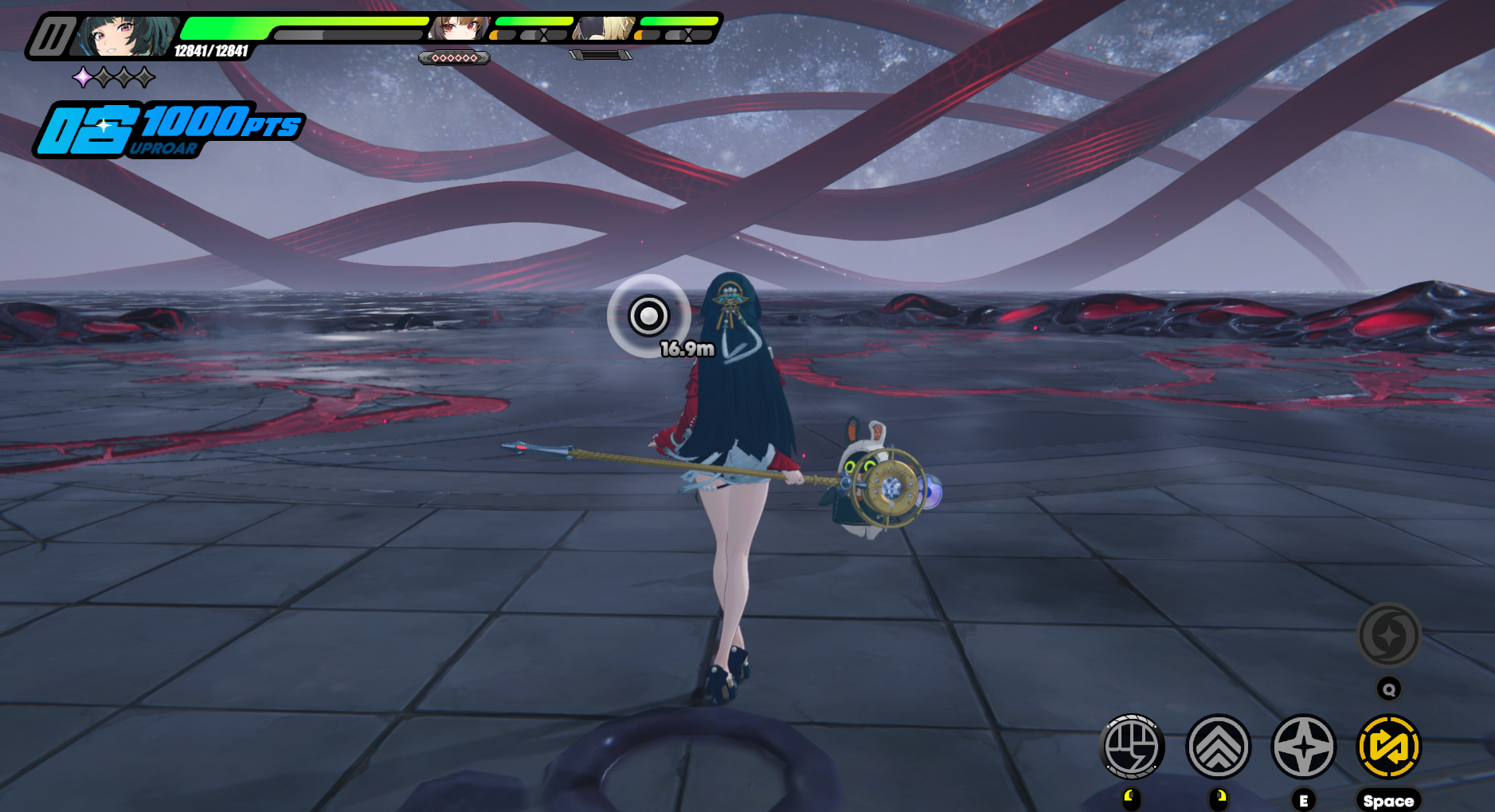Switch to the brown-haired teammate portrait

click(458, 29)
